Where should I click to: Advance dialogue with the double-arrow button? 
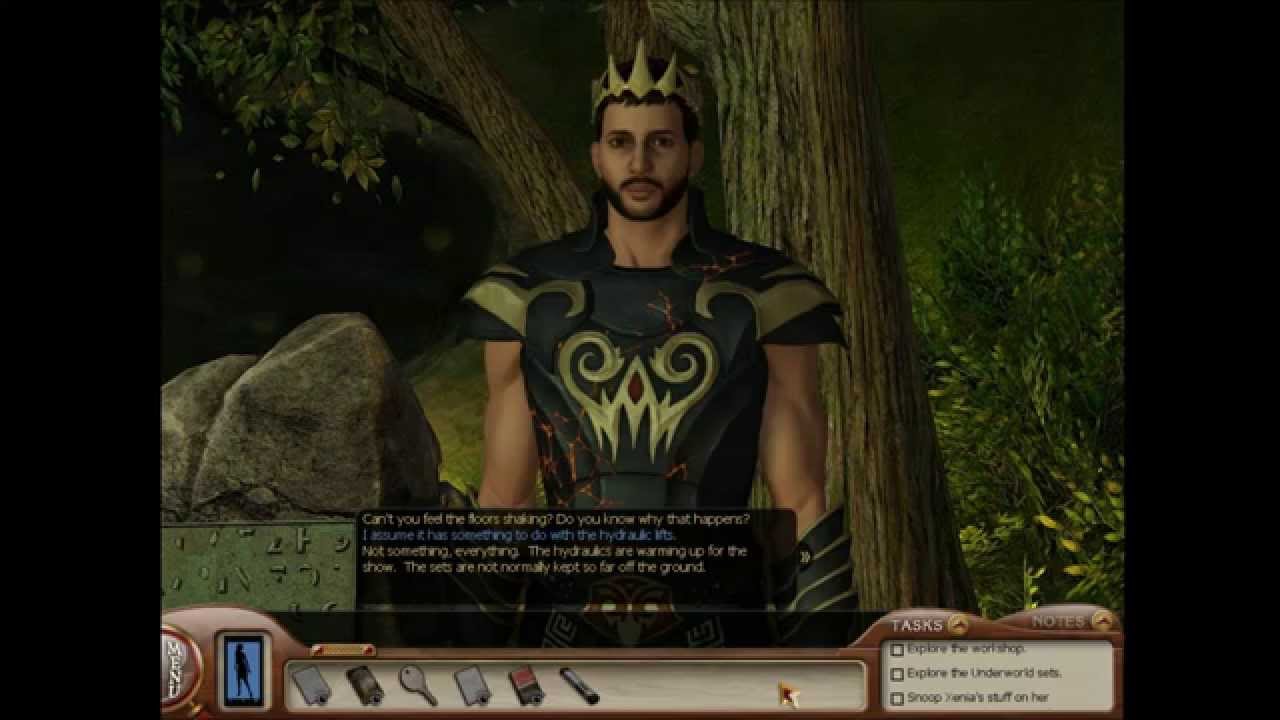[x=805, y=557]
